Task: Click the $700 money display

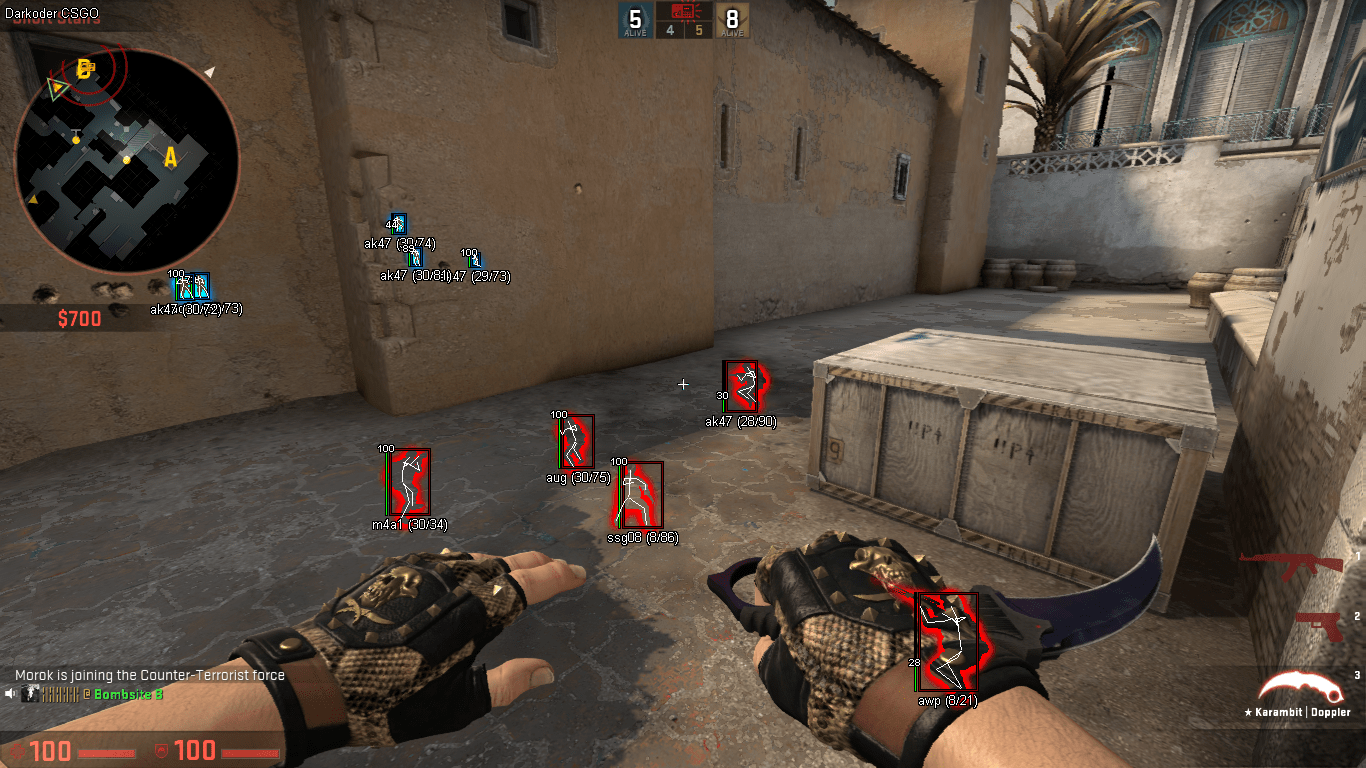Action: coord(79,319)
